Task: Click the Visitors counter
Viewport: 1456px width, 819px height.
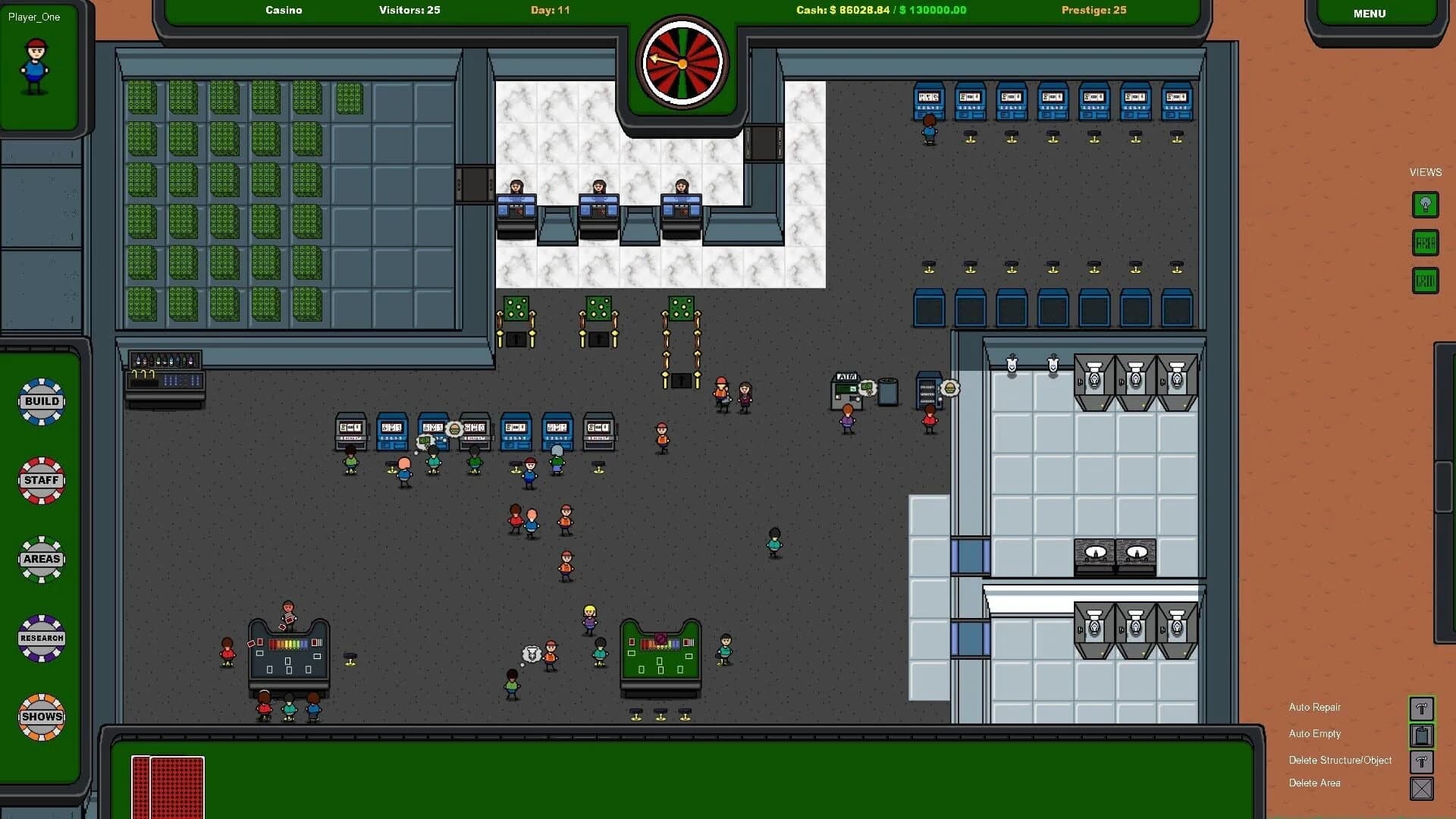Action: click(409, 10)
